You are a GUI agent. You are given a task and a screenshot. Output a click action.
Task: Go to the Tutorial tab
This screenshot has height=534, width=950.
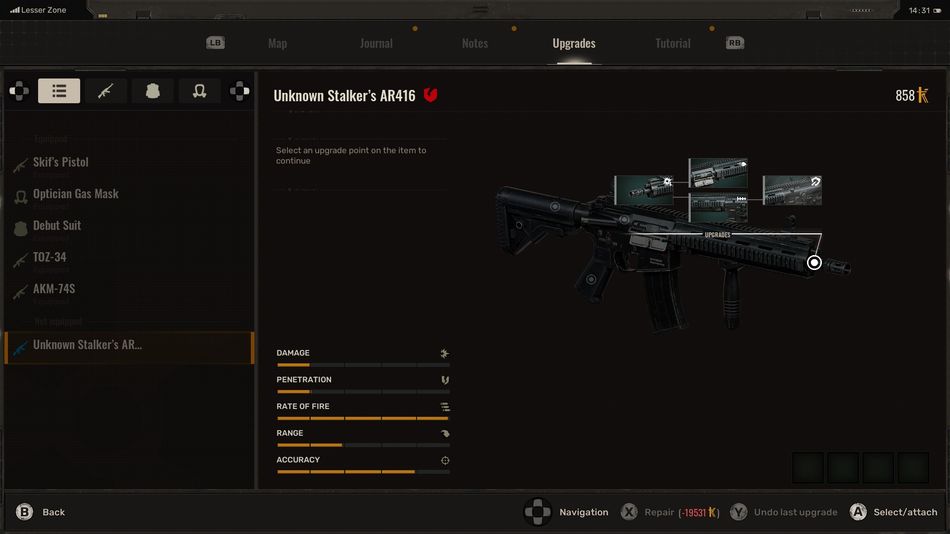pos(673,43)
